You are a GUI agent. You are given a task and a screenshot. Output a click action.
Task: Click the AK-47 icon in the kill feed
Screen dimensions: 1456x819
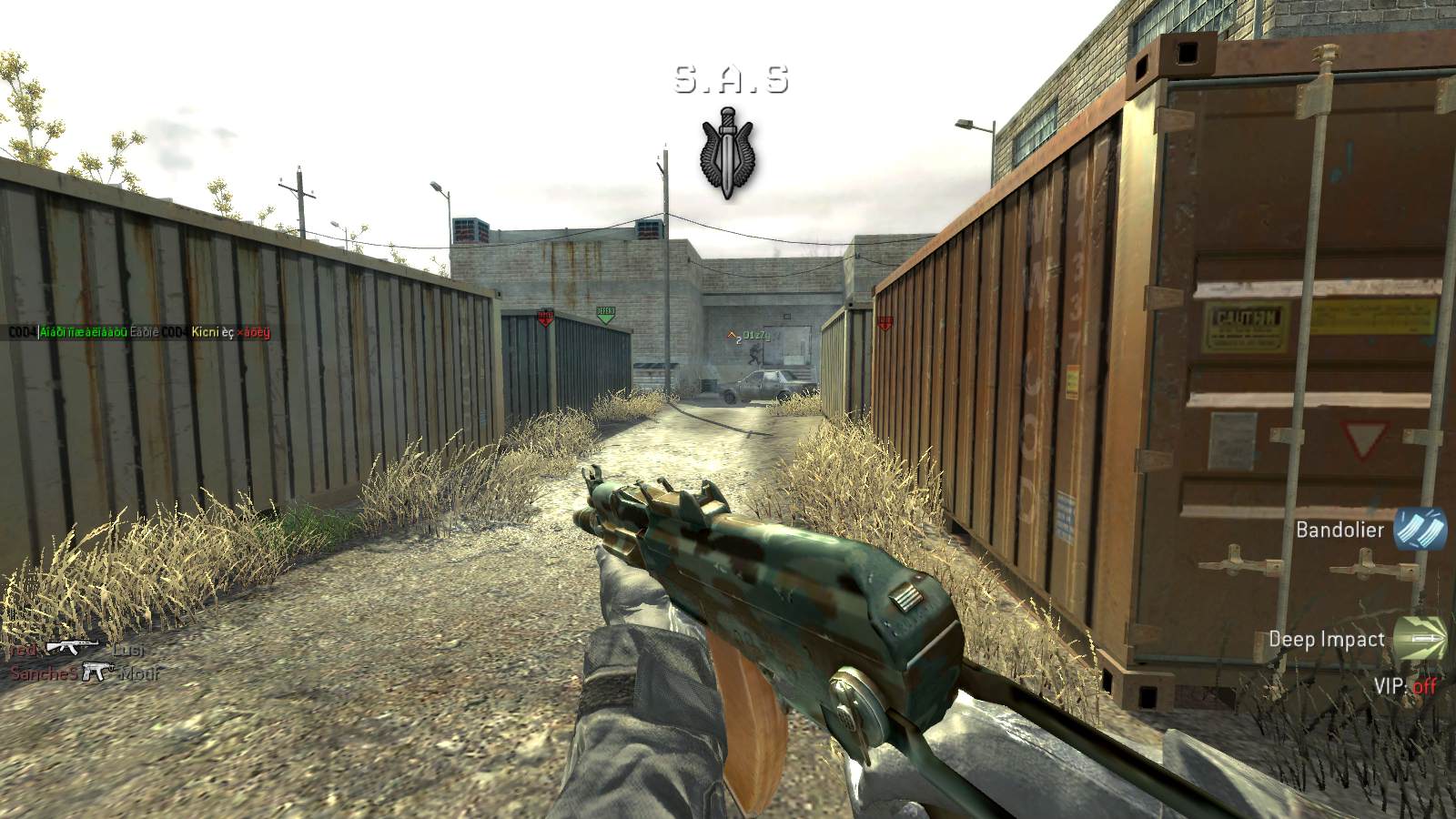(72, 648)
